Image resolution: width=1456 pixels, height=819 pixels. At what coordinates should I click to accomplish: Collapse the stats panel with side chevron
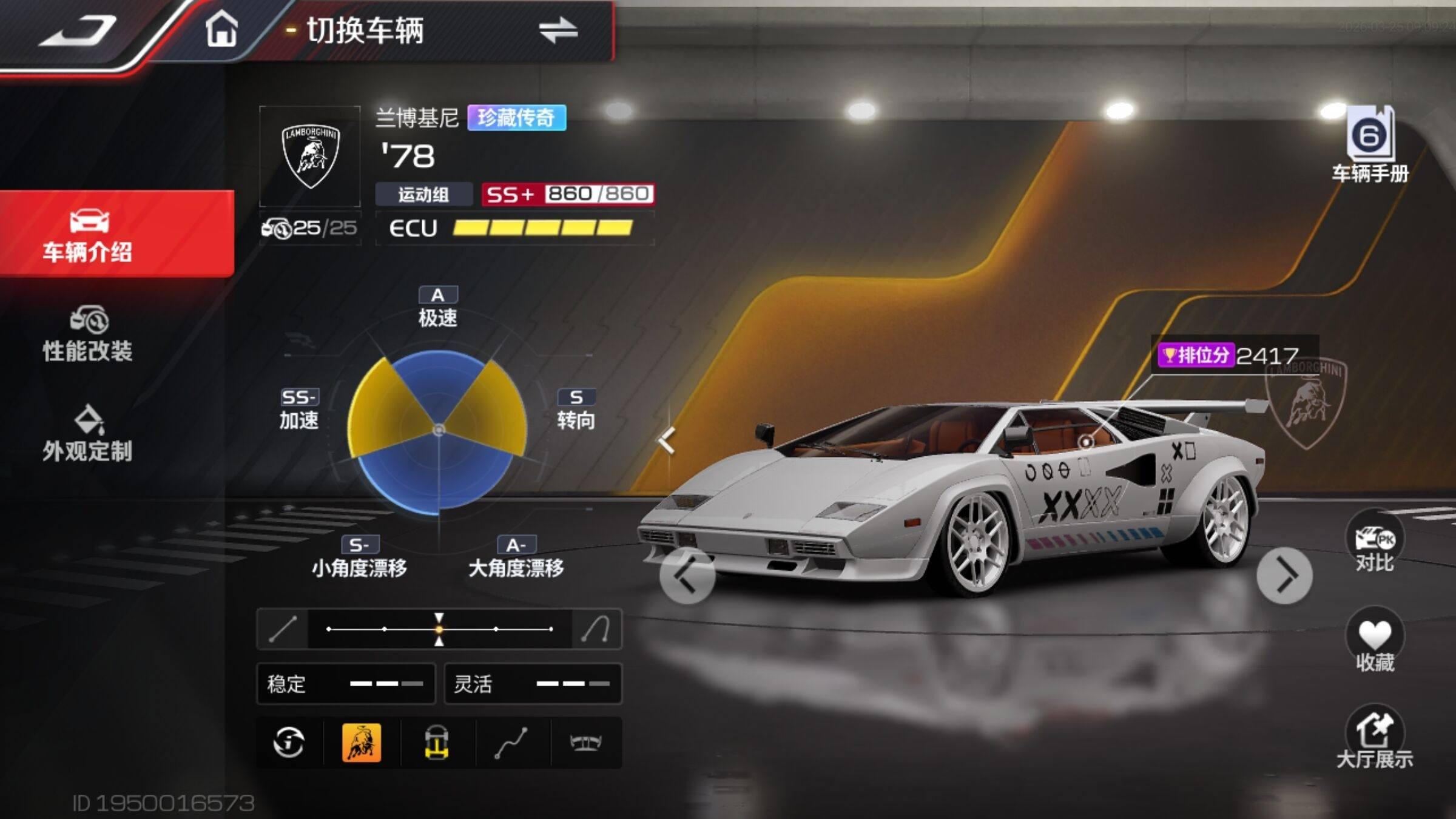pyautogui.click(x=667, y=440)
